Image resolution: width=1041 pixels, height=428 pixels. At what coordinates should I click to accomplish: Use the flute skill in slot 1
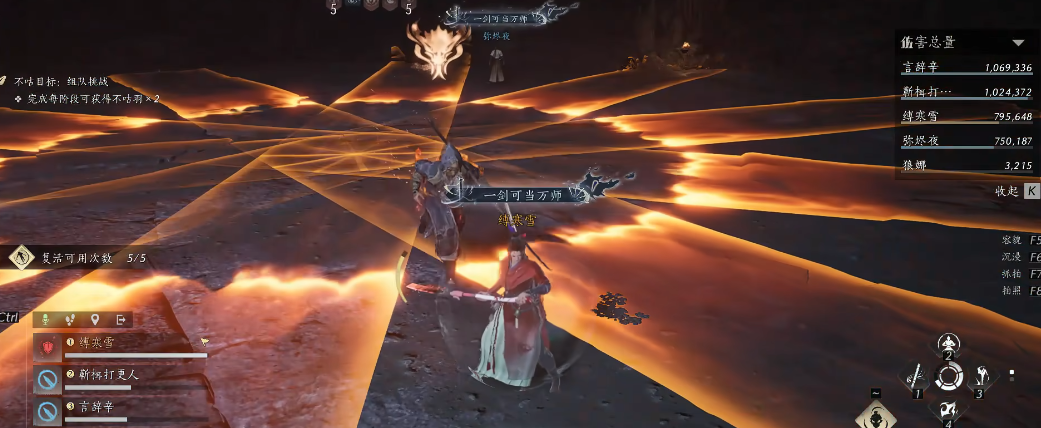coord(916,377)
